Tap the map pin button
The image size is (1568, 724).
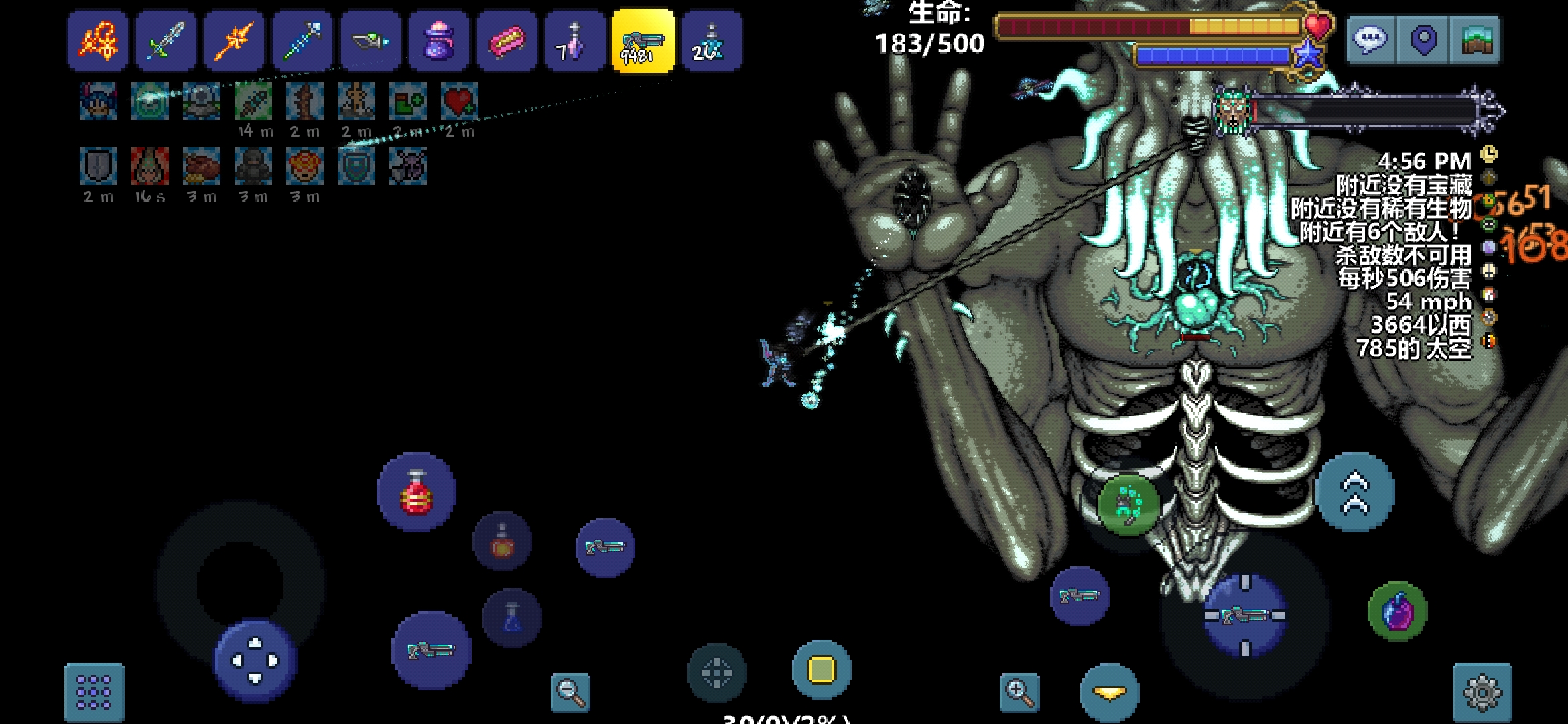(1423, 40)
